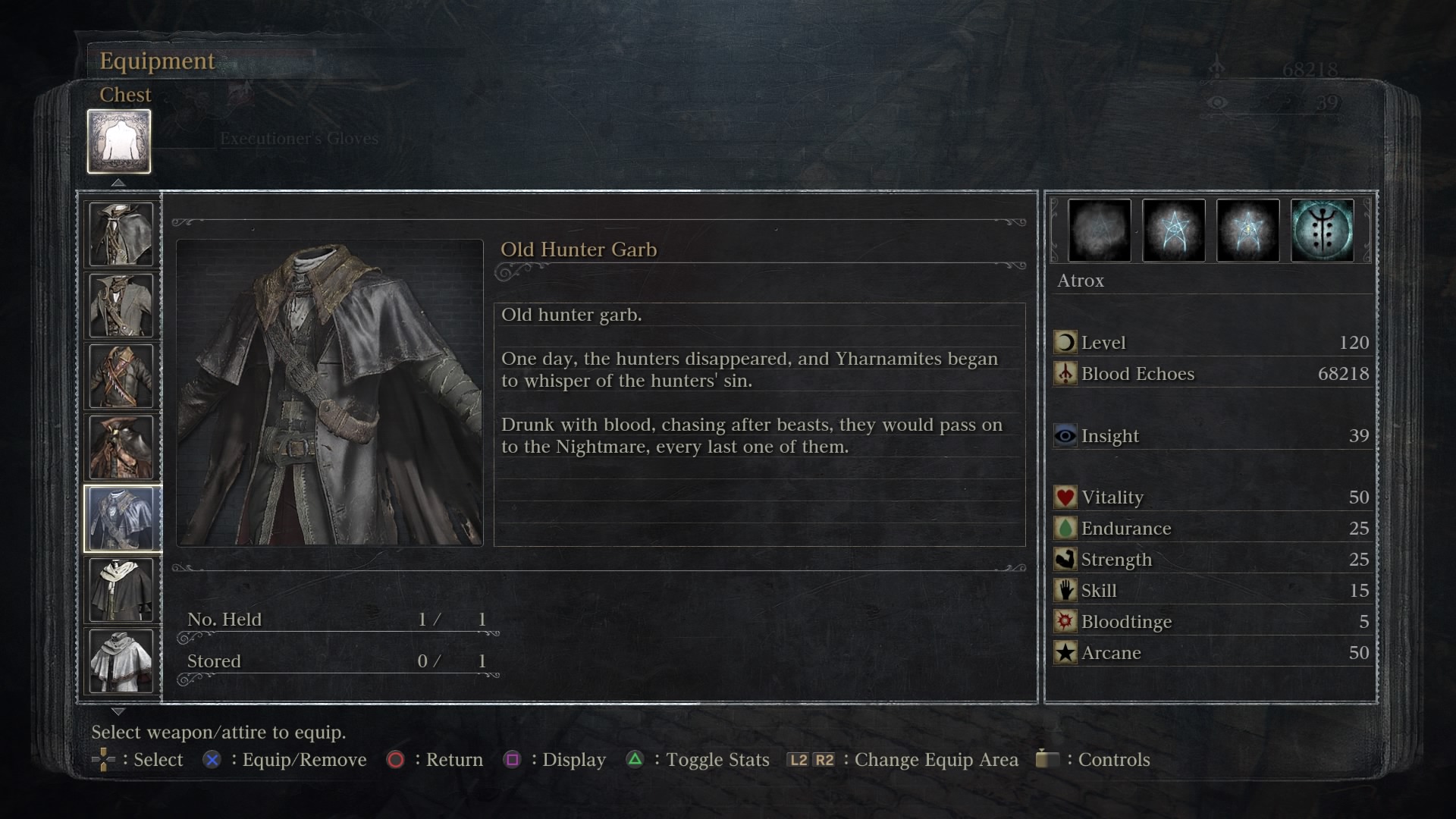
Task: Pick the white church garb with shoulder cape
Action: pos(121,661)
